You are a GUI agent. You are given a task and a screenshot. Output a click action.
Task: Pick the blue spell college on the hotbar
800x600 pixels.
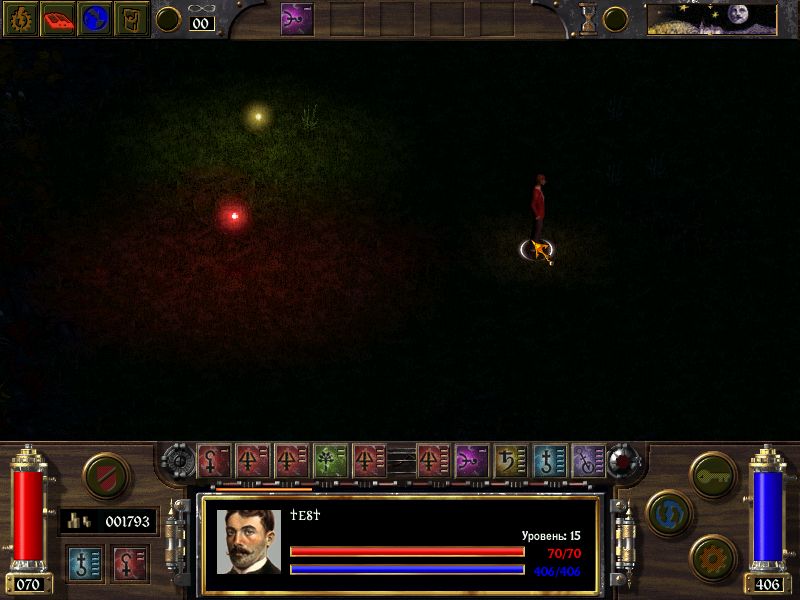tap(549, 461)
